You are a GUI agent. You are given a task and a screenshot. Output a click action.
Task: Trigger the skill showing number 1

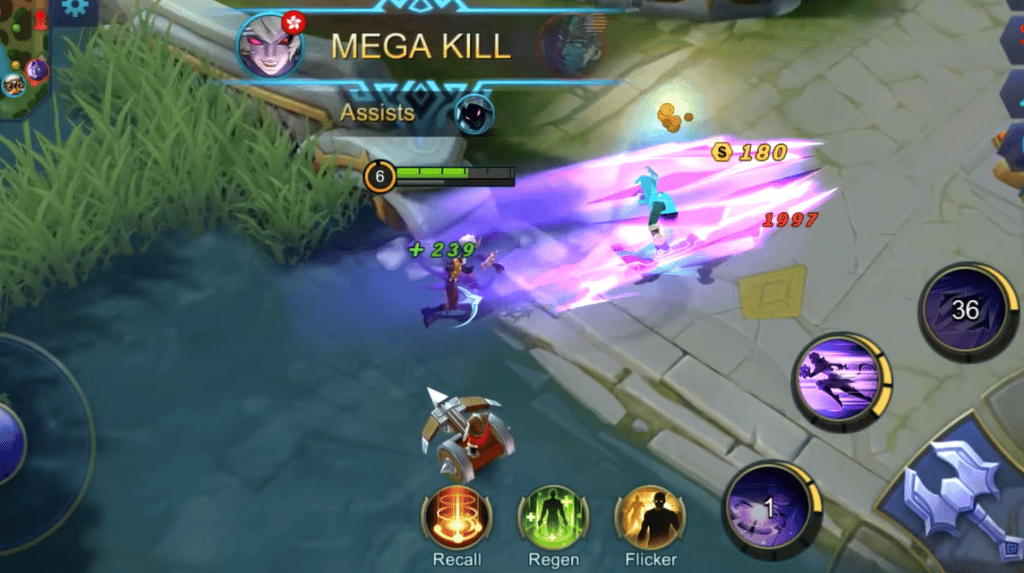(x=769, y=507)
